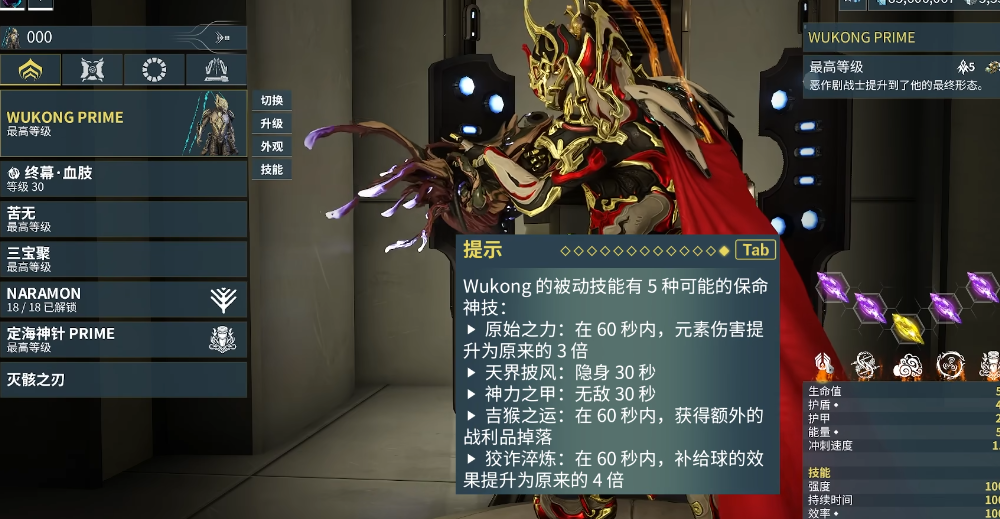Open the 升级 (Upgrade) menu
Image resolution: width=1000 pixels, height=519 pixels.
click(272, 123)
